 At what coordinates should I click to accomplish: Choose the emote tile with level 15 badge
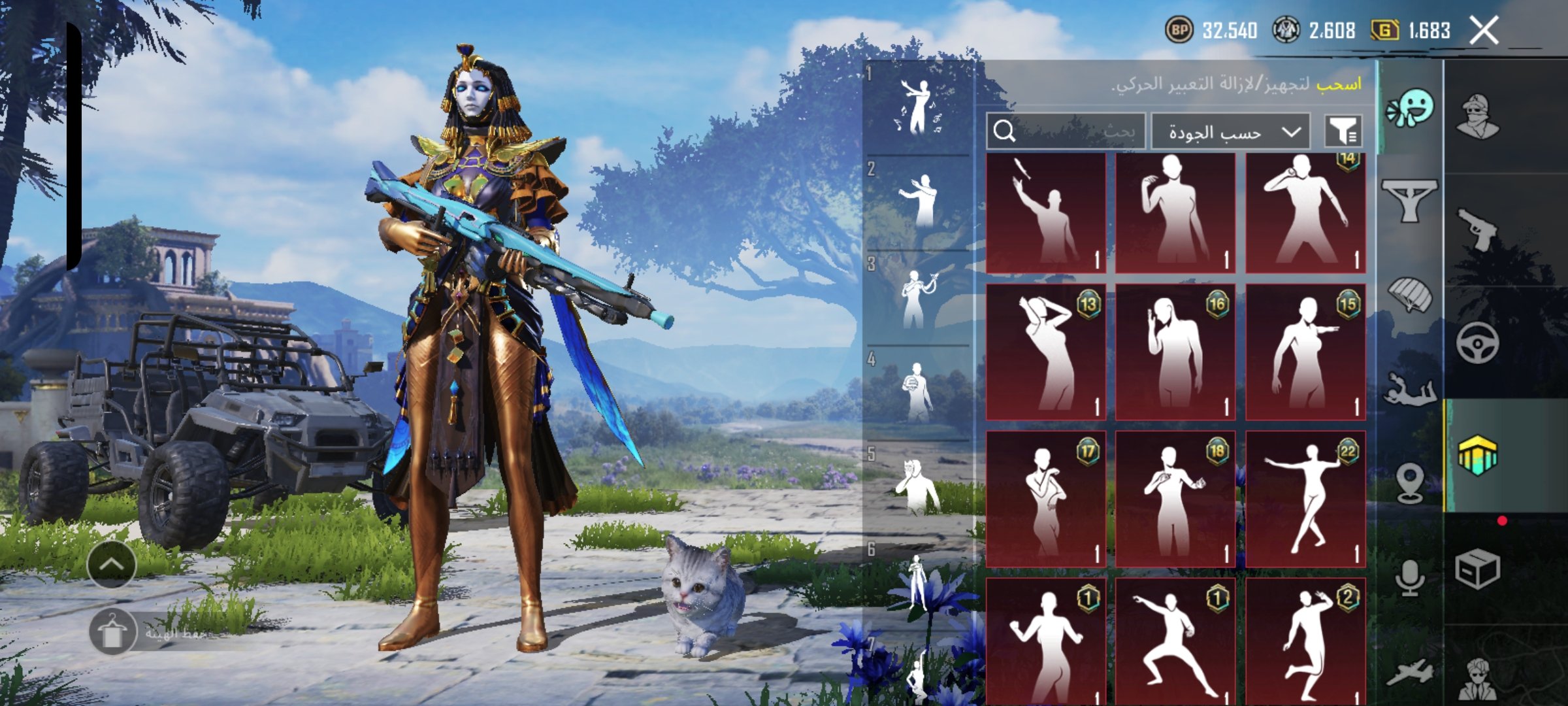coord(1305,352)
